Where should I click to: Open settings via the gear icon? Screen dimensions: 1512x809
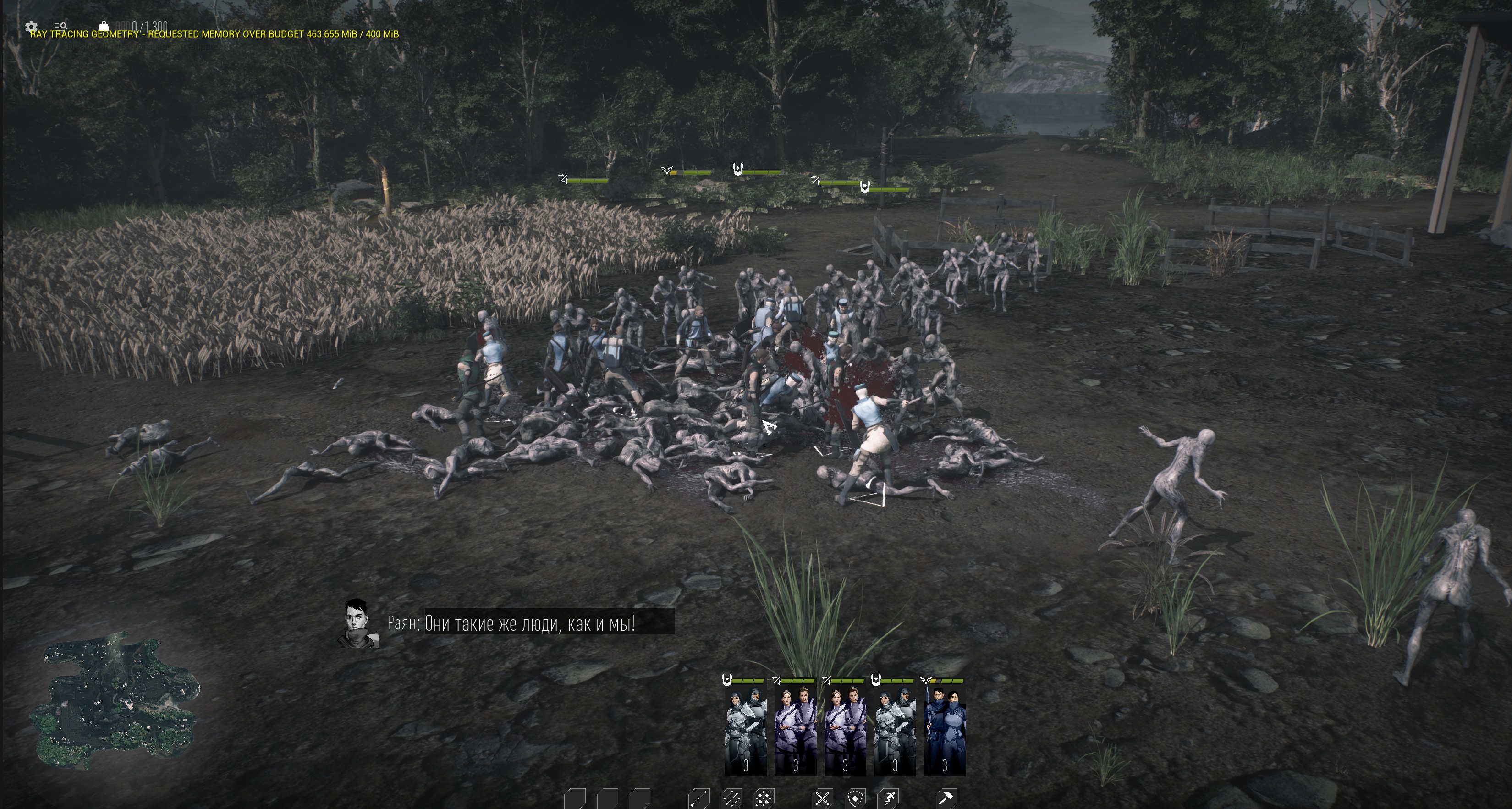(x=32, y=27)
